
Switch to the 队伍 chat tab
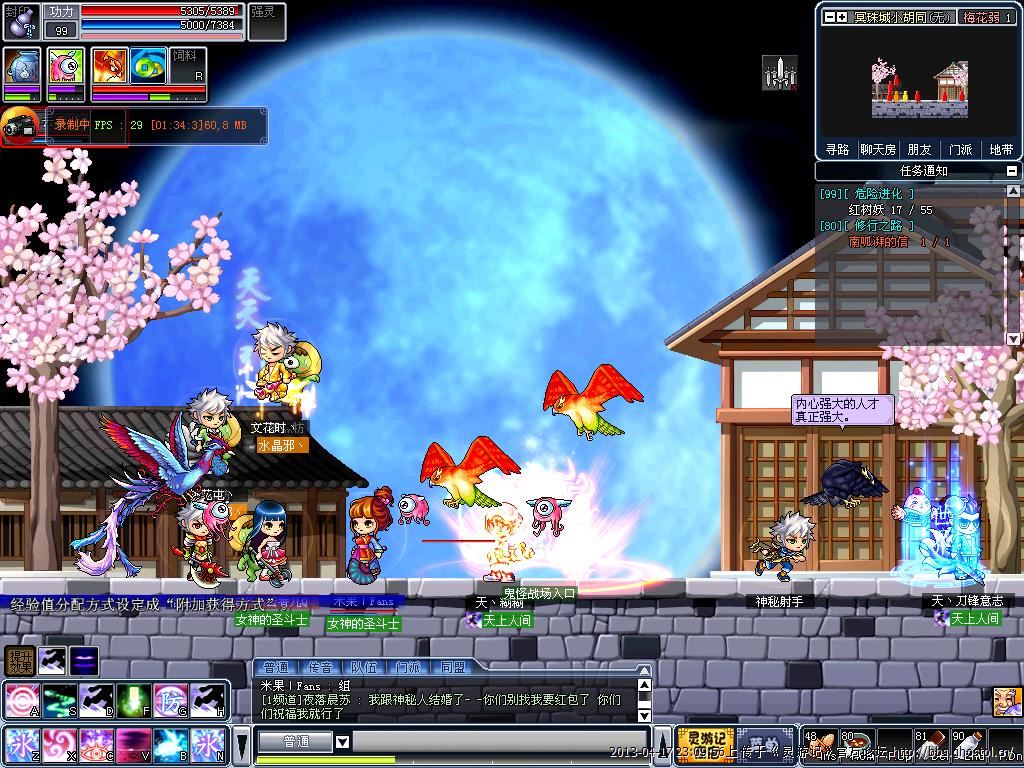point(363,667)
